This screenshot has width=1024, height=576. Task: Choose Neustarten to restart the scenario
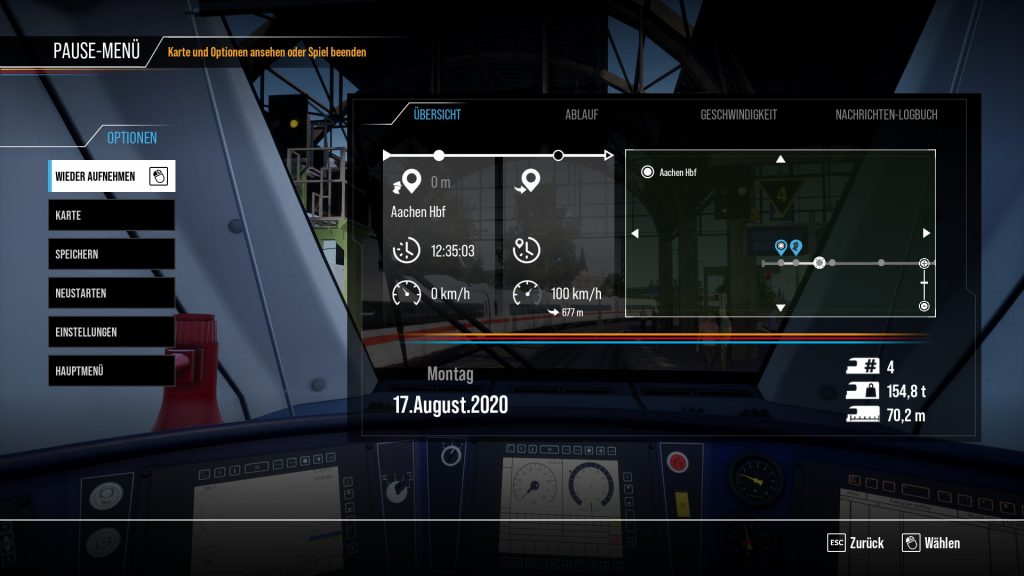pyautogui.click(x=111, y=293)
